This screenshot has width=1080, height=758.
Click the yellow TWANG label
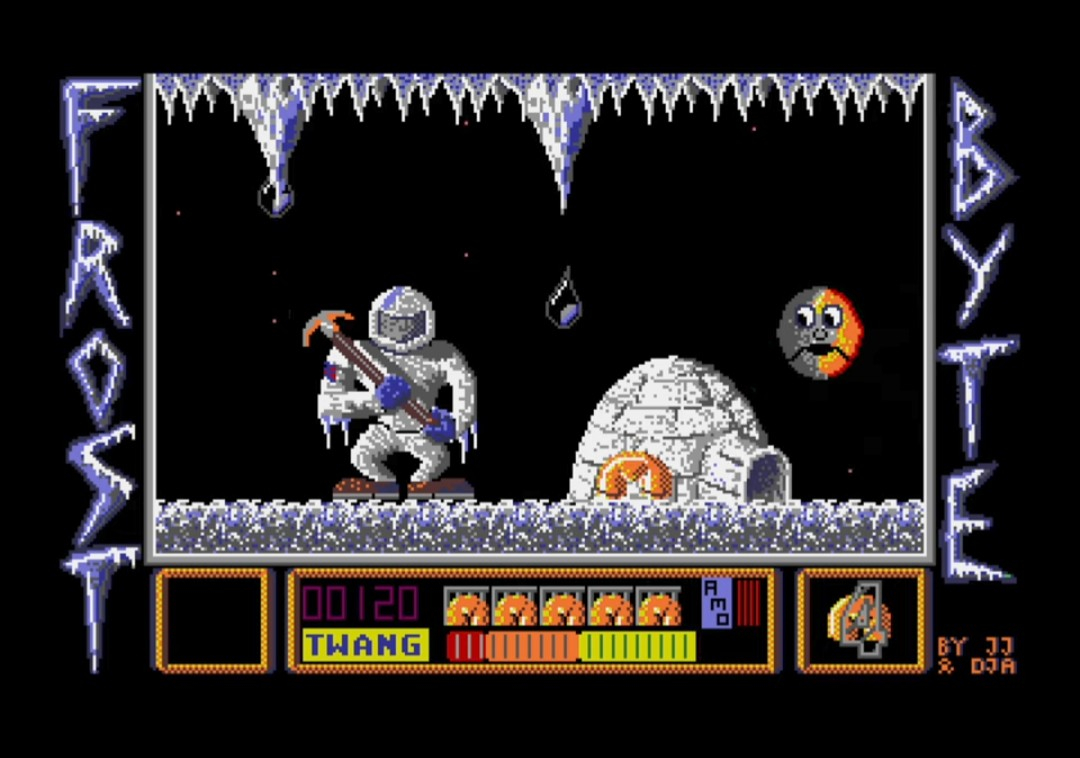coord(364,645)
